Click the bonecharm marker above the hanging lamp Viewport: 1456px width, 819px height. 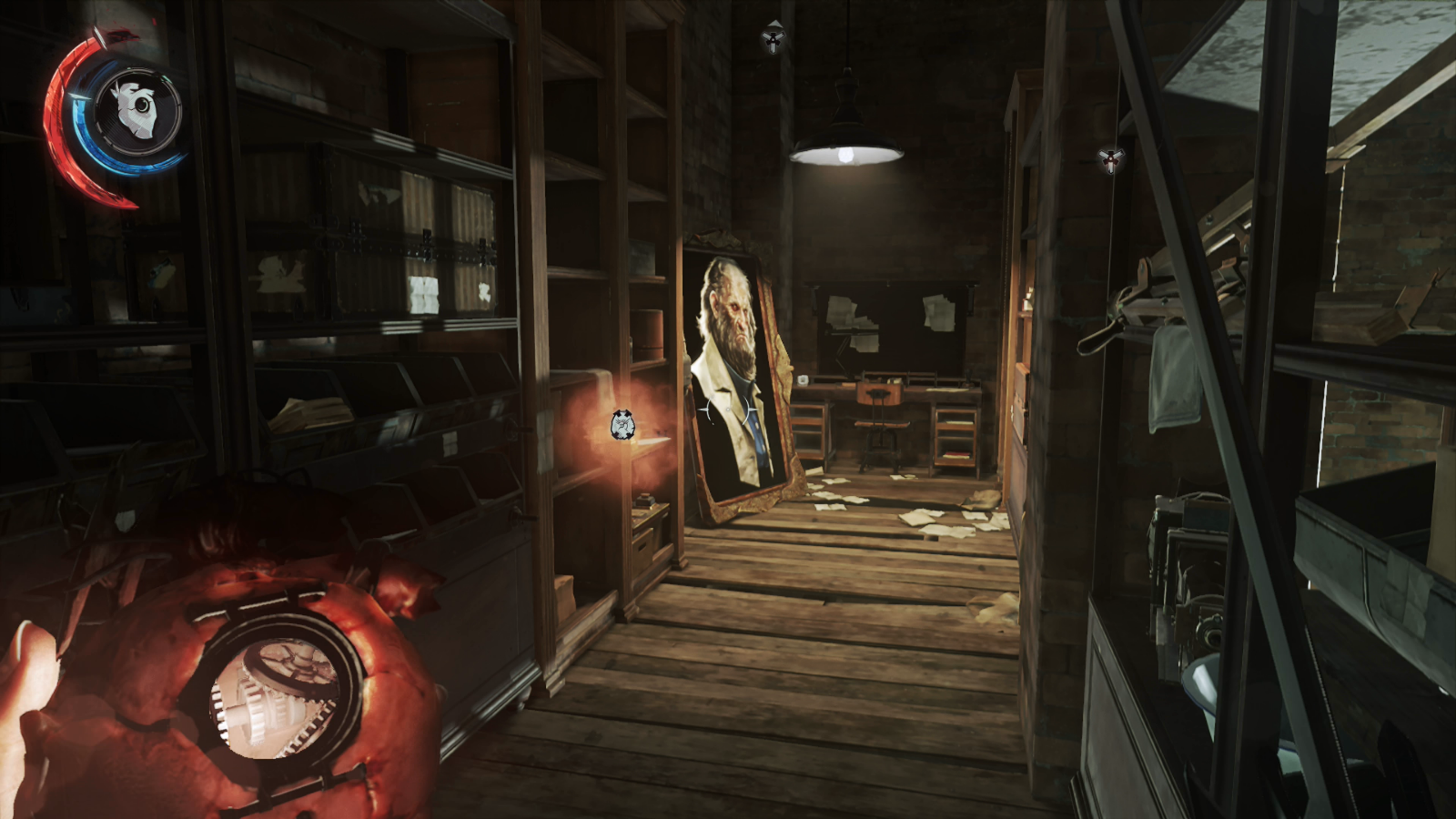774,40
